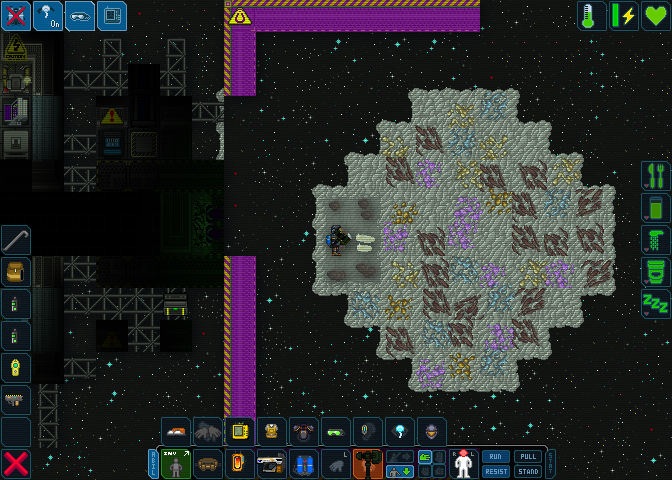Click the orange ID card slot
The width and height of the screenshot is (672, 480).
click(240, 464)
